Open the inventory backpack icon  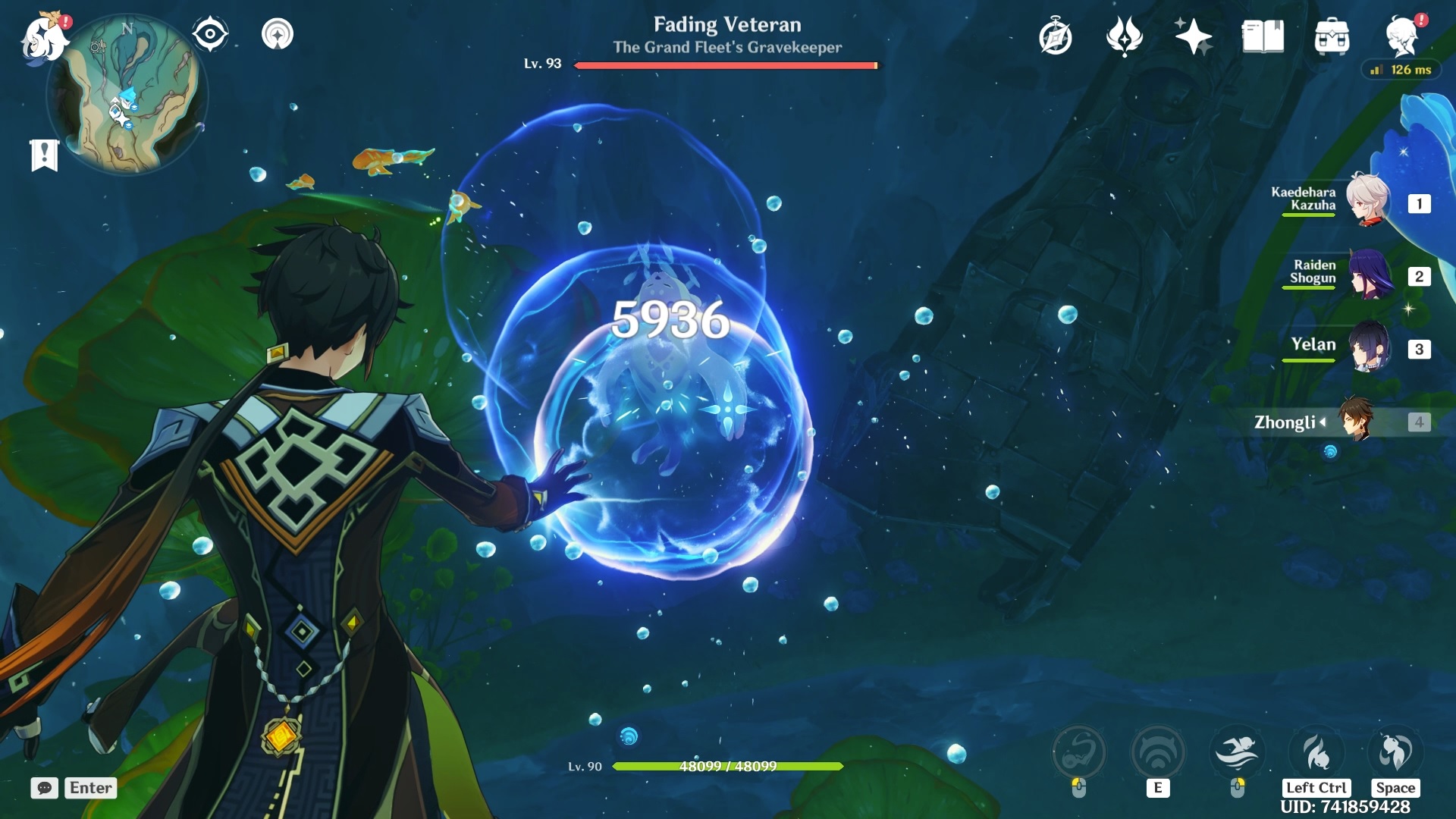pos(1331,34)
